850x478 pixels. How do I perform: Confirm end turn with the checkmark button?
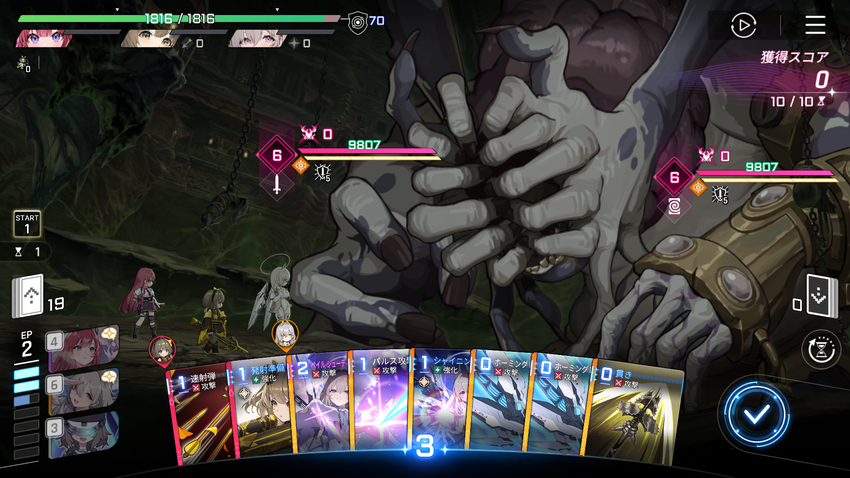point(757,413)
